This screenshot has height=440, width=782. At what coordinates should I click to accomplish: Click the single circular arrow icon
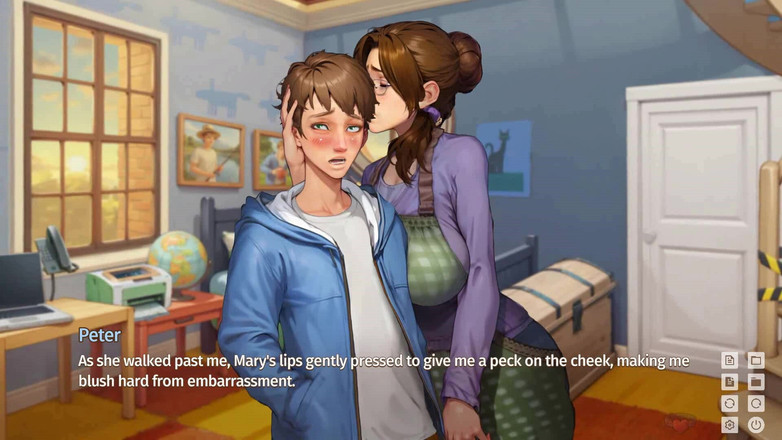pos(756,404)
